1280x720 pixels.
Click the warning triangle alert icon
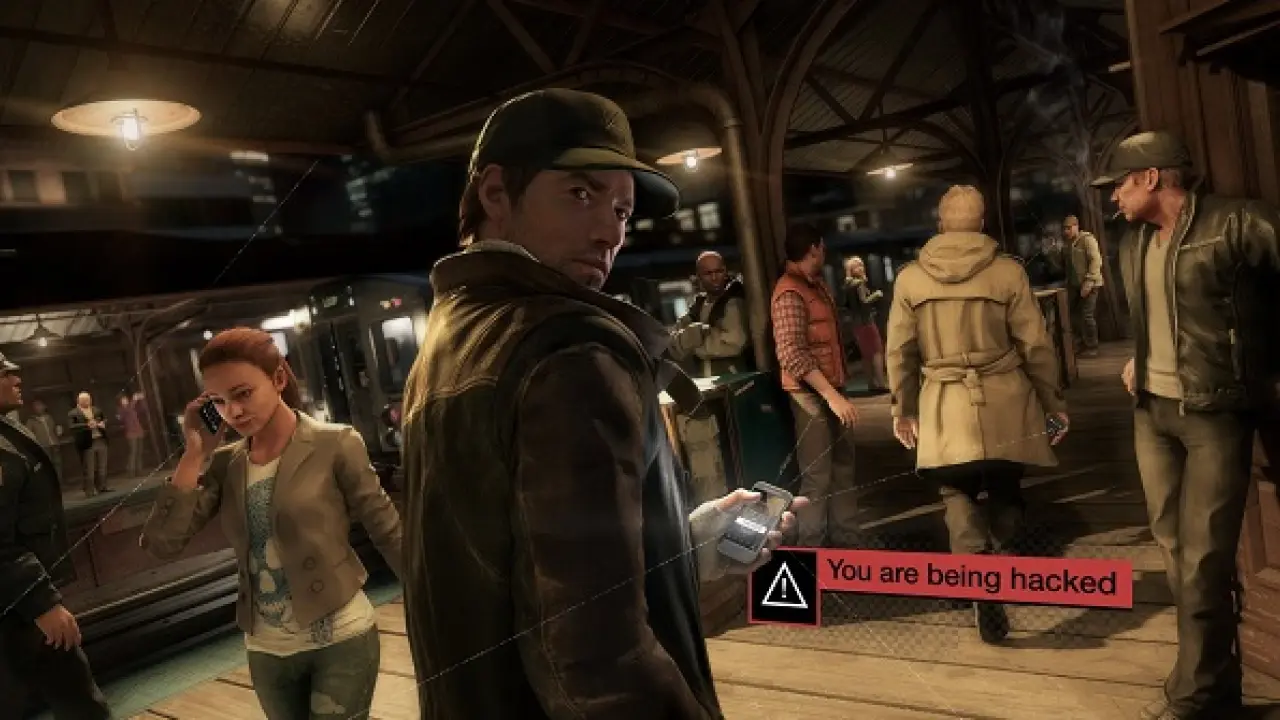click(x=783, y=588)
